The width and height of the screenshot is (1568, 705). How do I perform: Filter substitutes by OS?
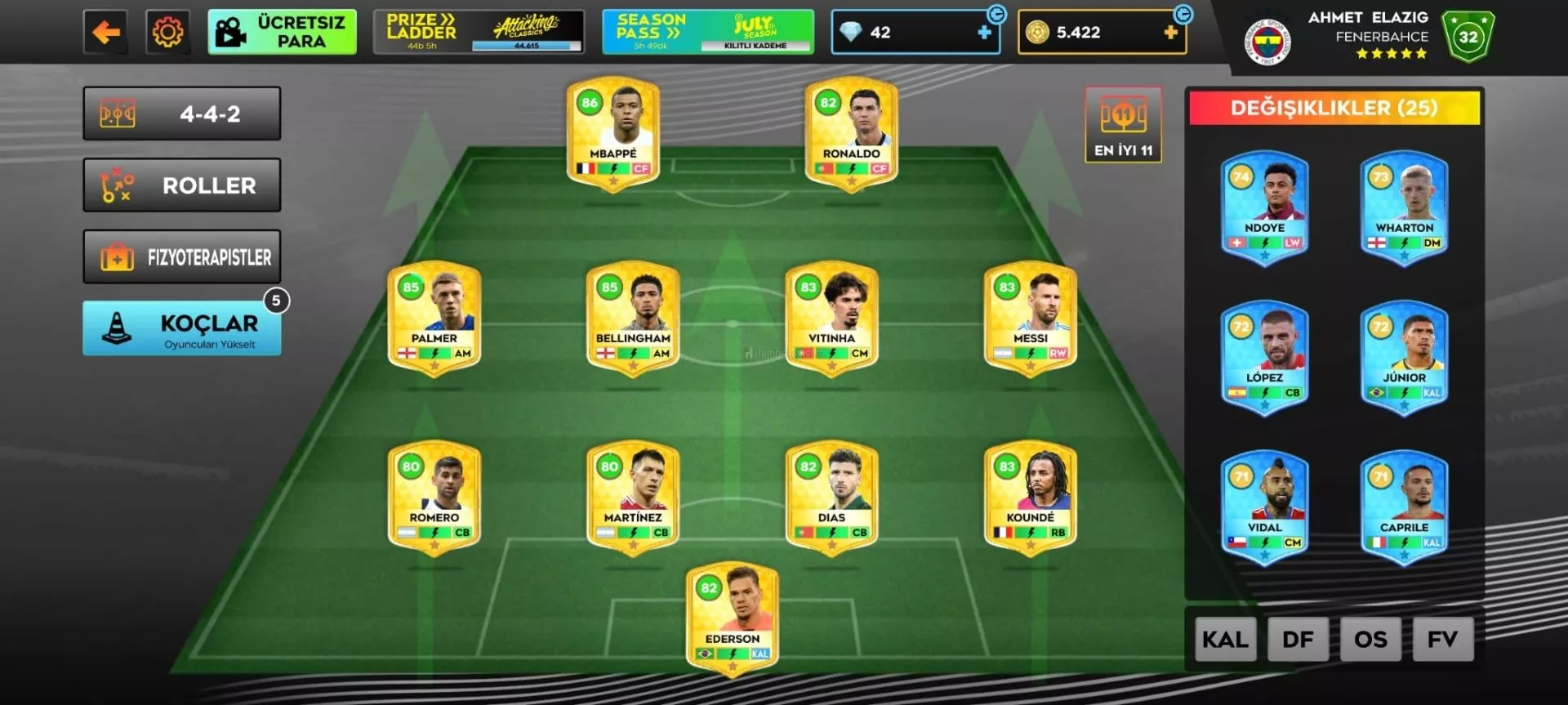[x=1370, y=639]
